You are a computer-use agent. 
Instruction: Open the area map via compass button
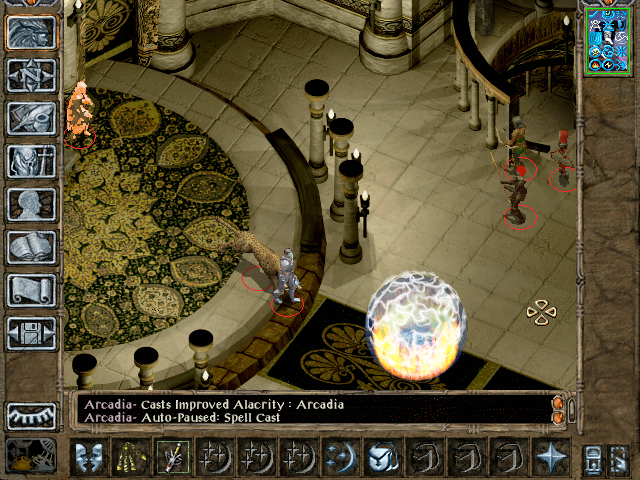pyautogui.click(x=32, y=76)
